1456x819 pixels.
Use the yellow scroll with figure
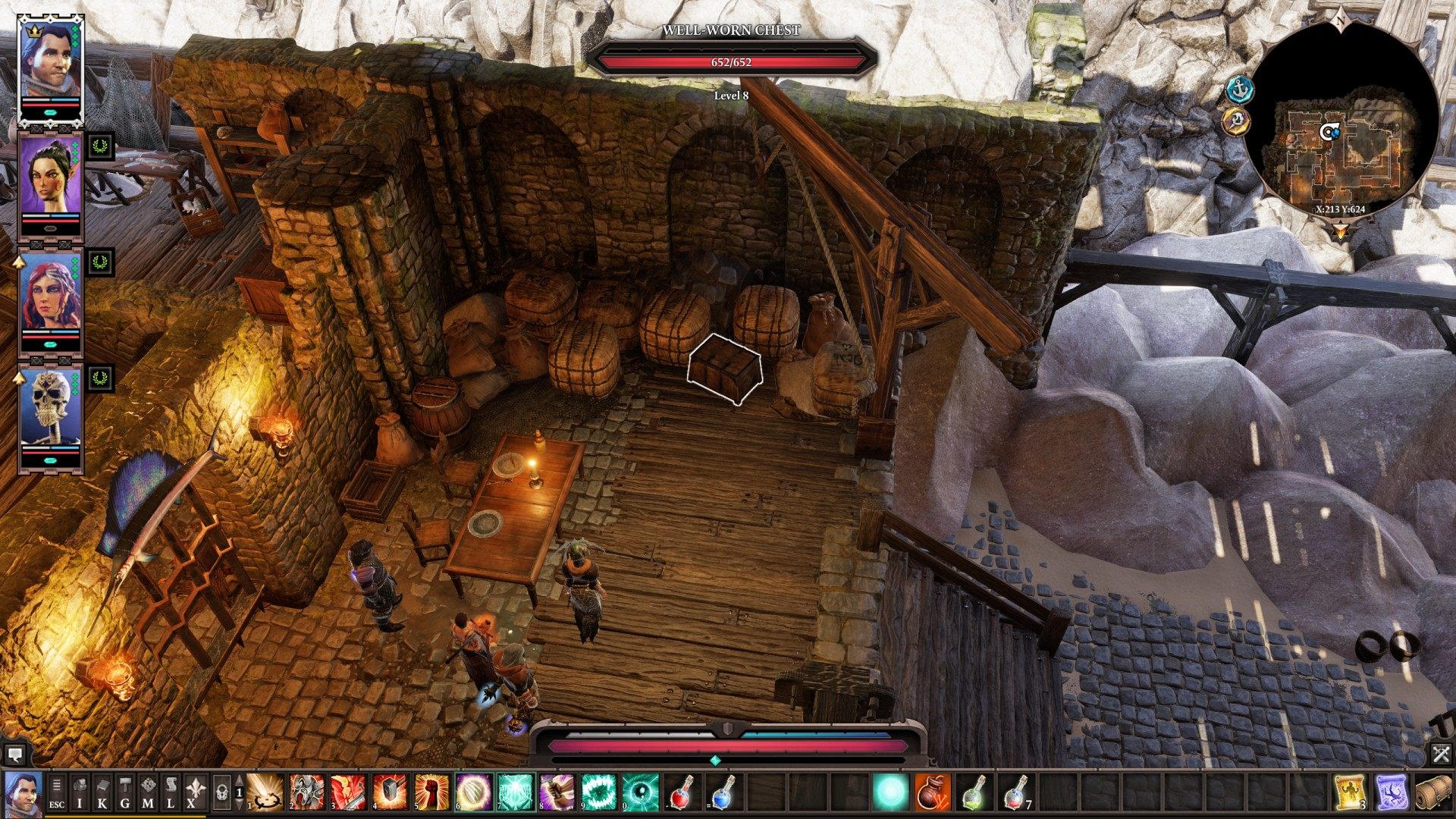tap(1351, 792)
